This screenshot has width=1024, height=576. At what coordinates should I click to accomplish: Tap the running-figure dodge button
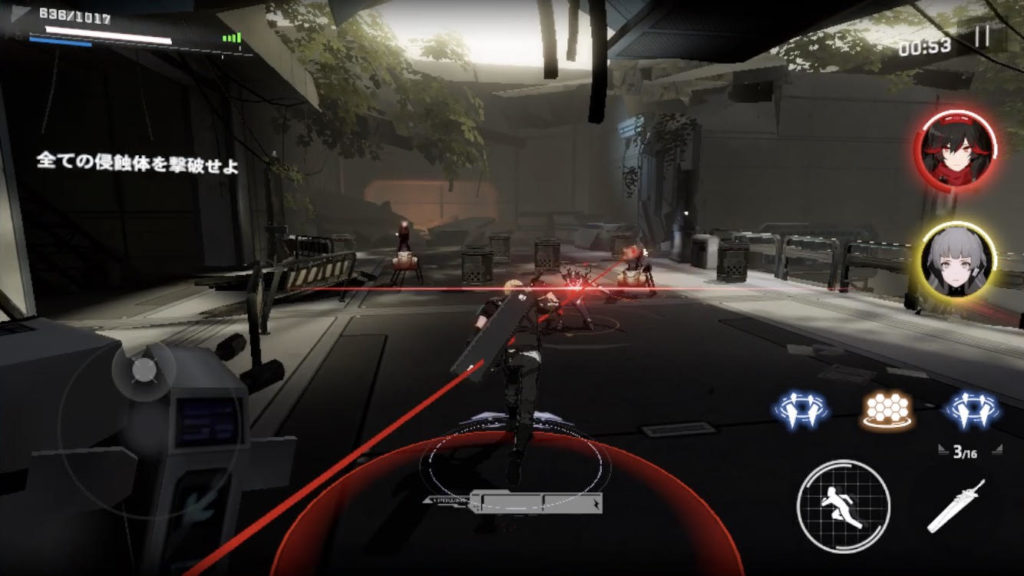[x=843, y=506]
